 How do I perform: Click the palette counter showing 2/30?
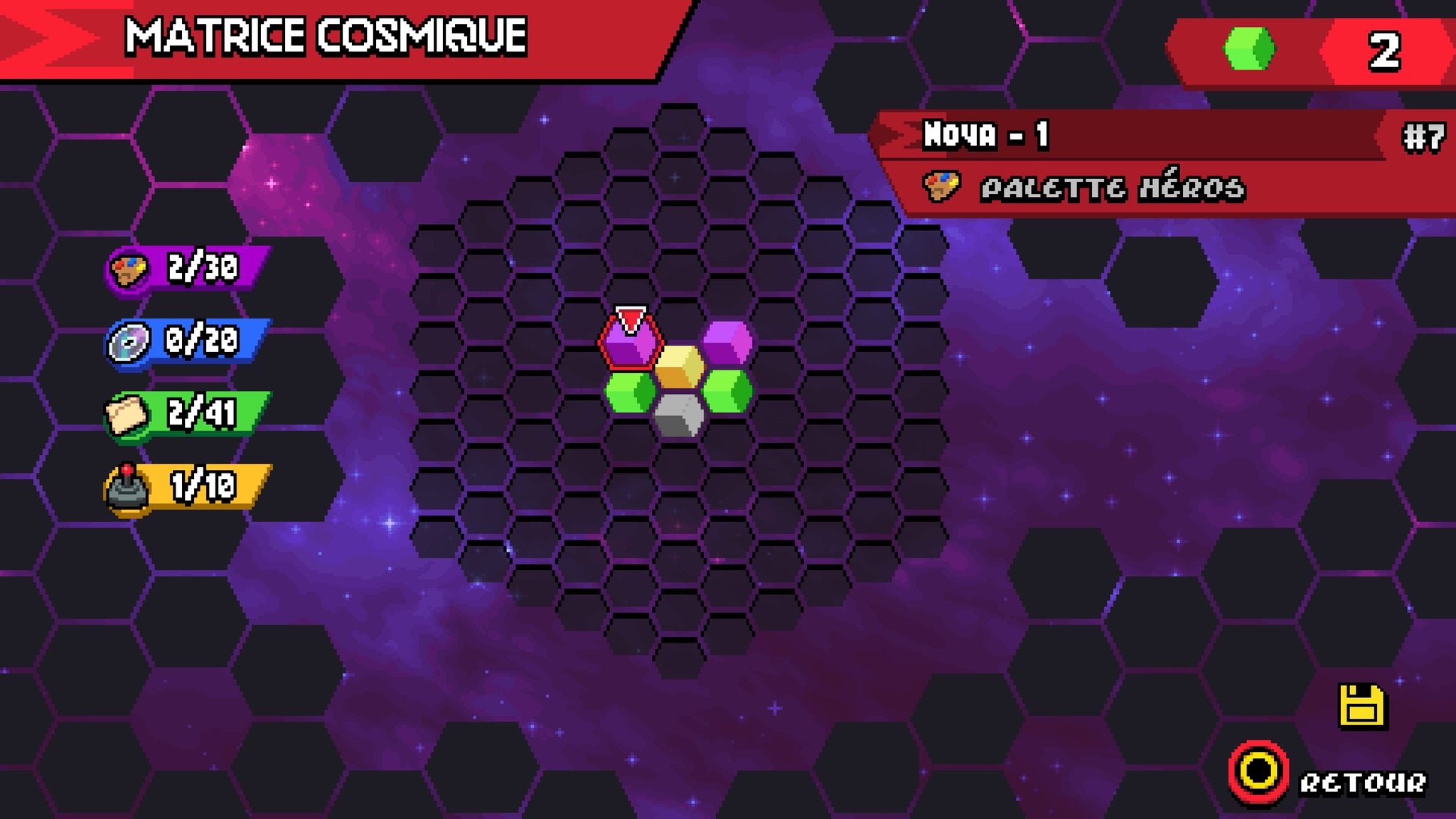(189, 269)
